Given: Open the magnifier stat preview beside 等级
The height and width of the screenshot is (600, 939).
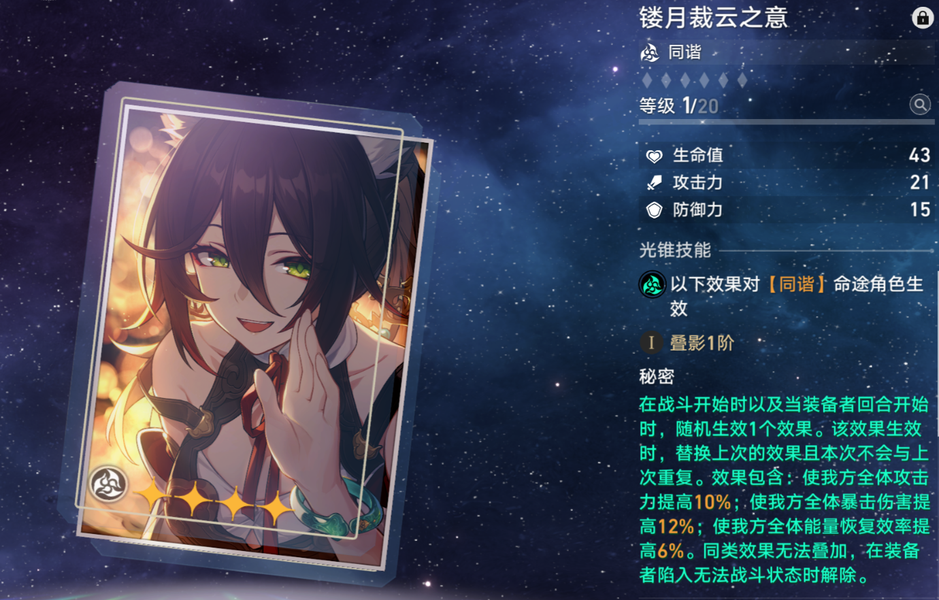Looking at the screenshot, I should pyautogui.click(x=919, y=105).
